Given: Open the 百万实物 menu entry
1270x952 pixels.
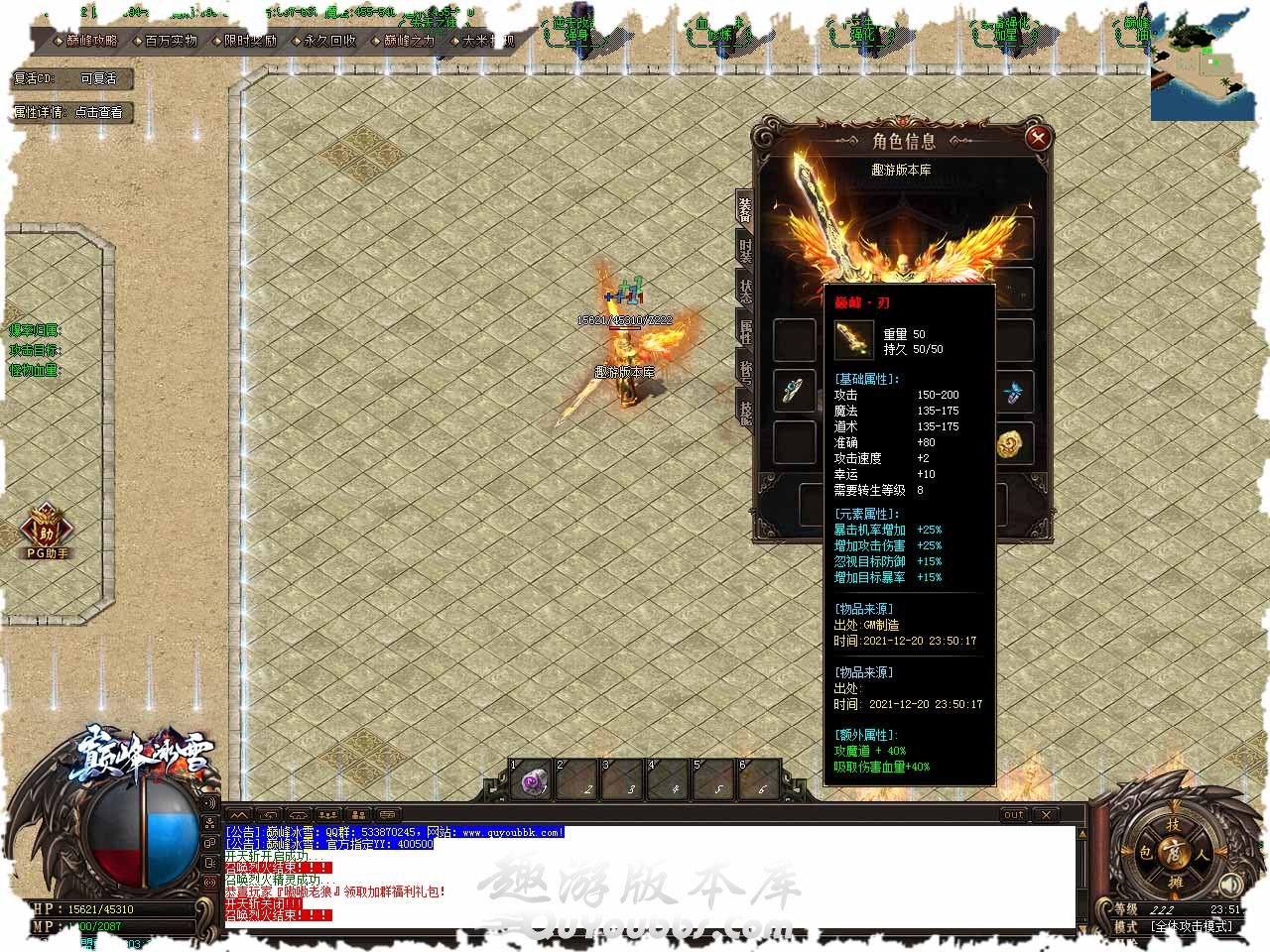Looking at the screenshot, I should (x=171, y=41).
